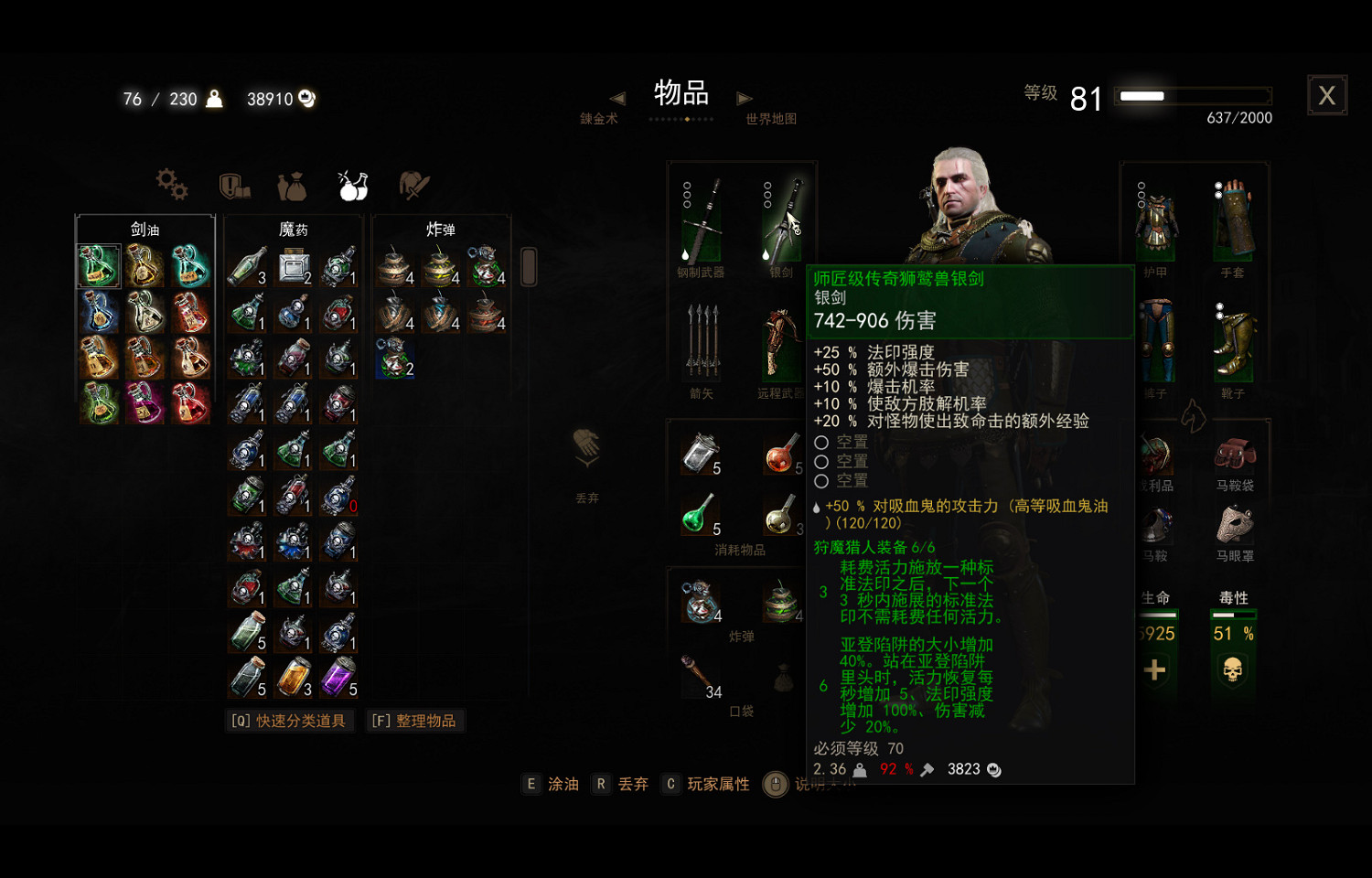Click the left arrow toward 鍊金术
This screenshot has height=878, width=1372.
618,99
